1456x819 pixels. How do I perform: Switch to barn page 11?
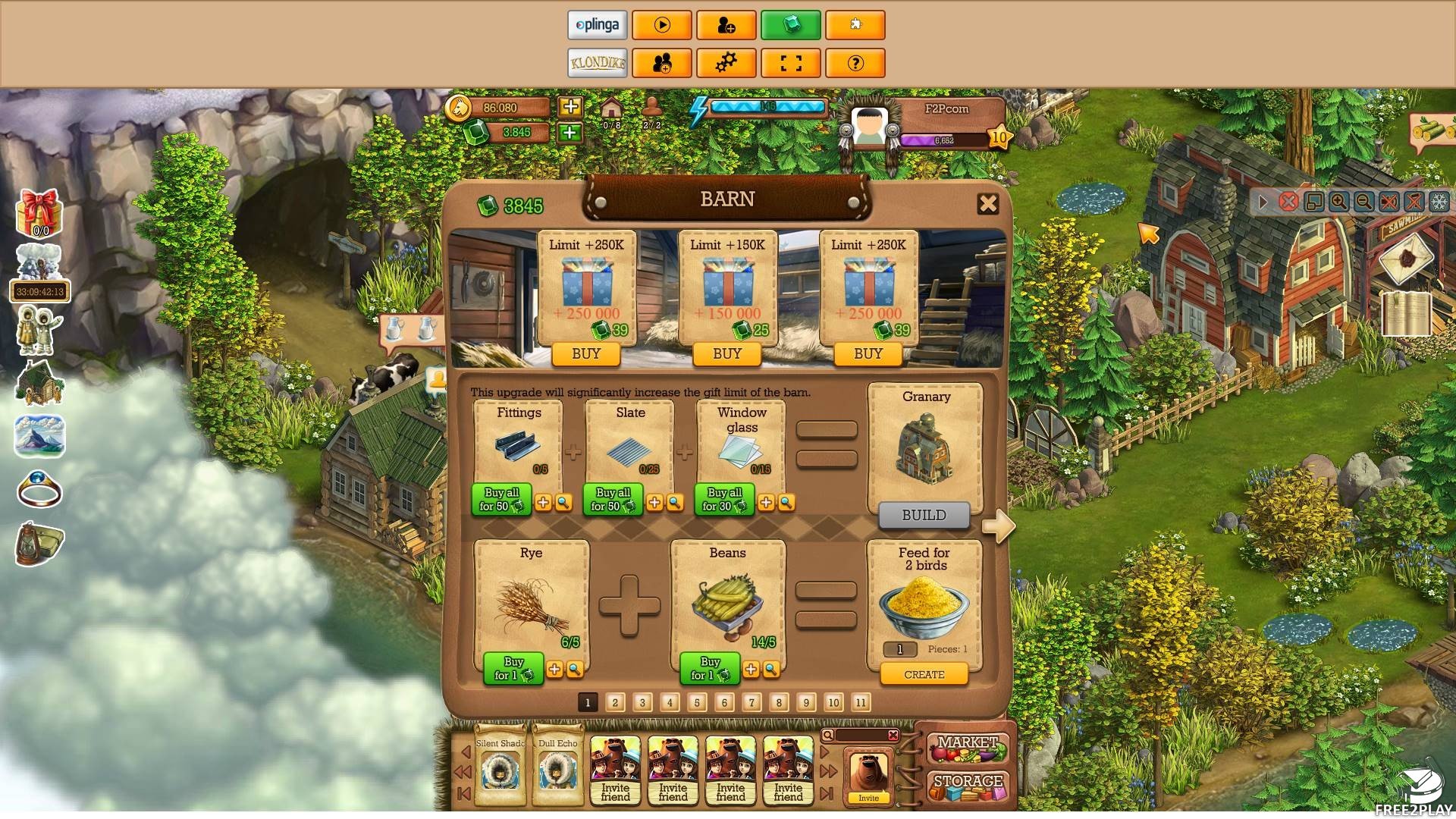click(861, 702)
